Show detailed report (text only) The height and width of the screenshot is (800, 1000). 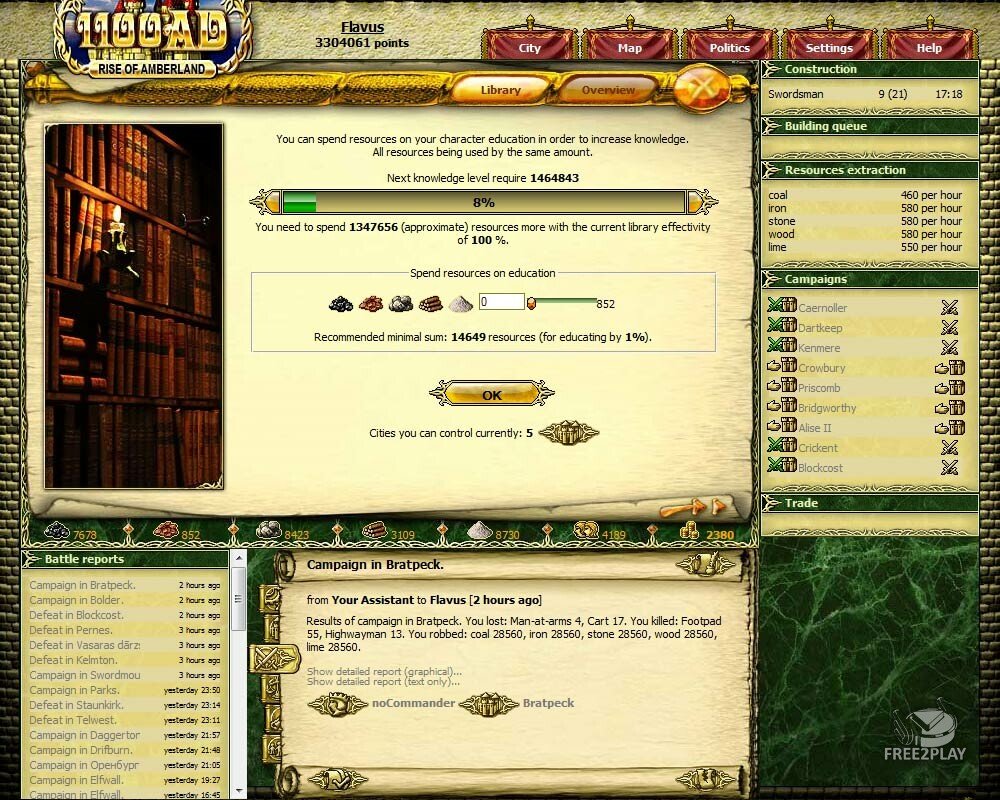[x=383, y=682]
